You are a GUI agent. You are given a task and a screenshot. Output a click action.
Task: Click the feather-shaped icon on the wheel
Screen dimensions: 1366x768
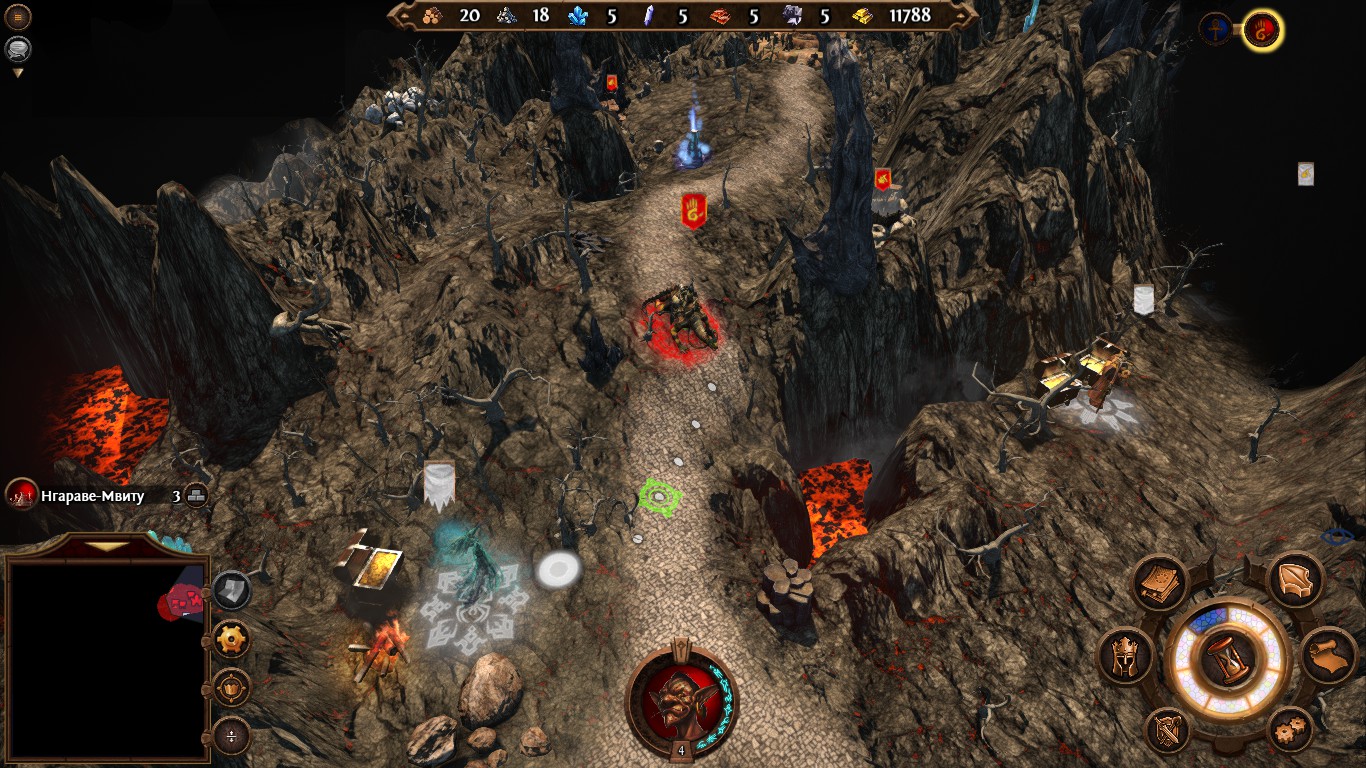pyautogui.click(x=1296, y=582)
